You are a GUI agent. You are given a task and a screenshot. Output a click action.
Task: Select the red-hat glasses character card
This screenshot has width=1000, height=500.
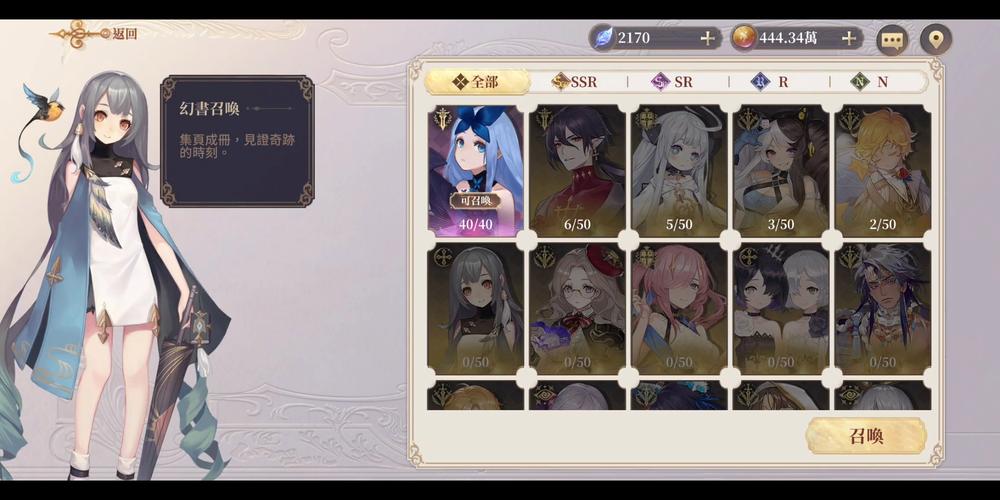pos(577,308)
